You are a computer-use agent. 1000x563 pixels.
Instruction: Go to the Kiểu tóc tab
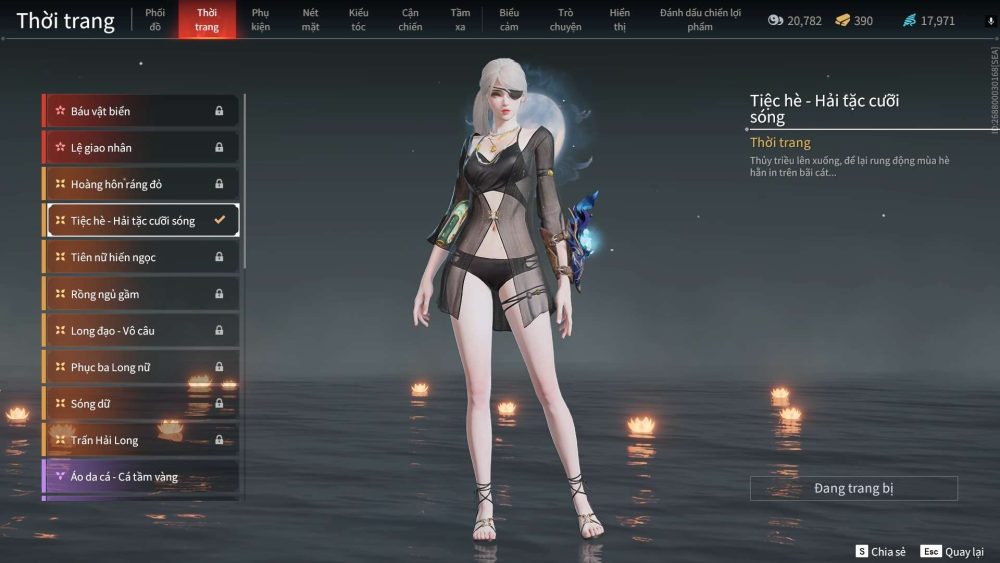coord(358,19)
